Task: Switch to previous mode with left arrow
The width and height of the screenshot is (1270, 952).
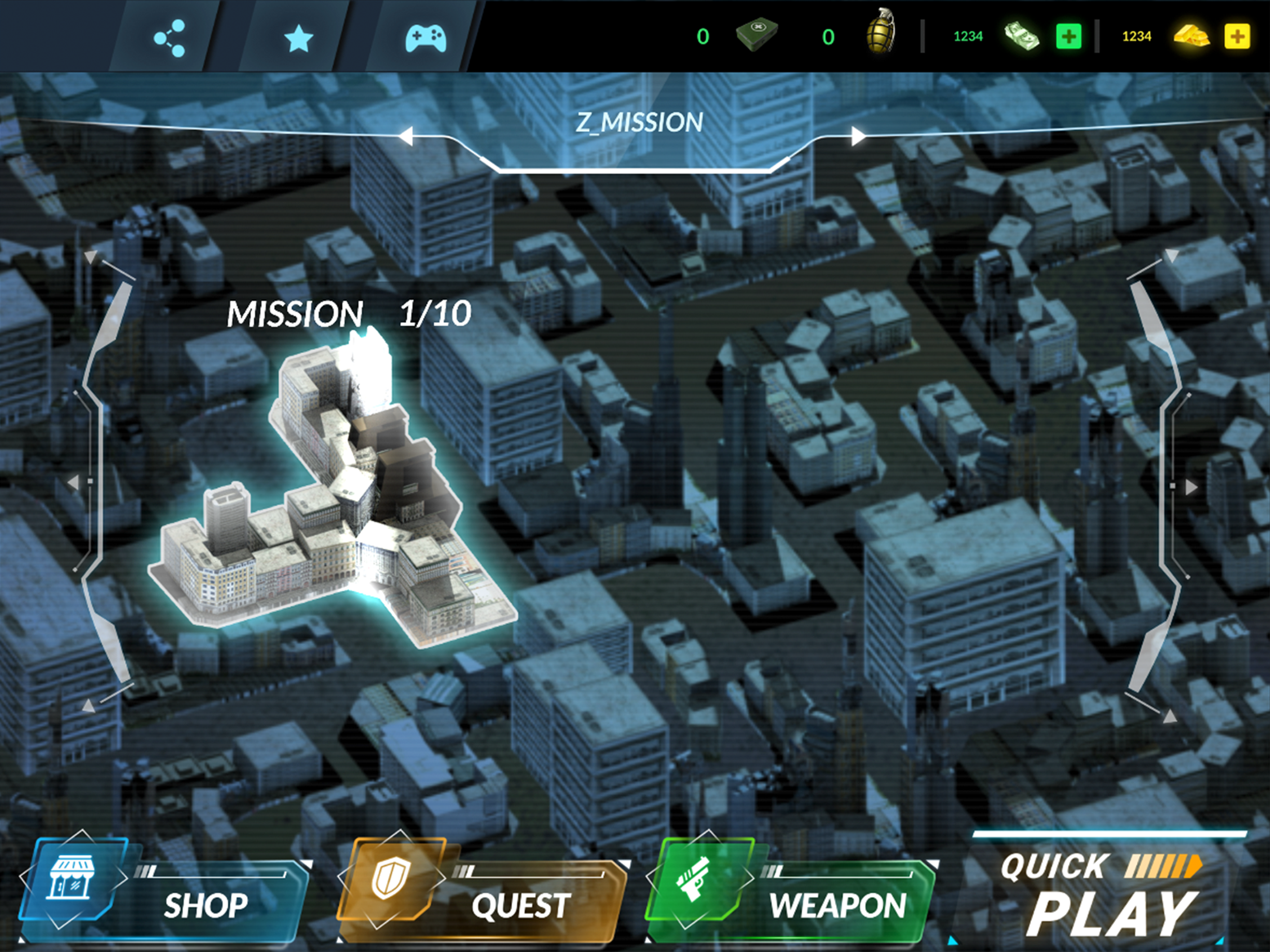Action: (x=406, y=137)
